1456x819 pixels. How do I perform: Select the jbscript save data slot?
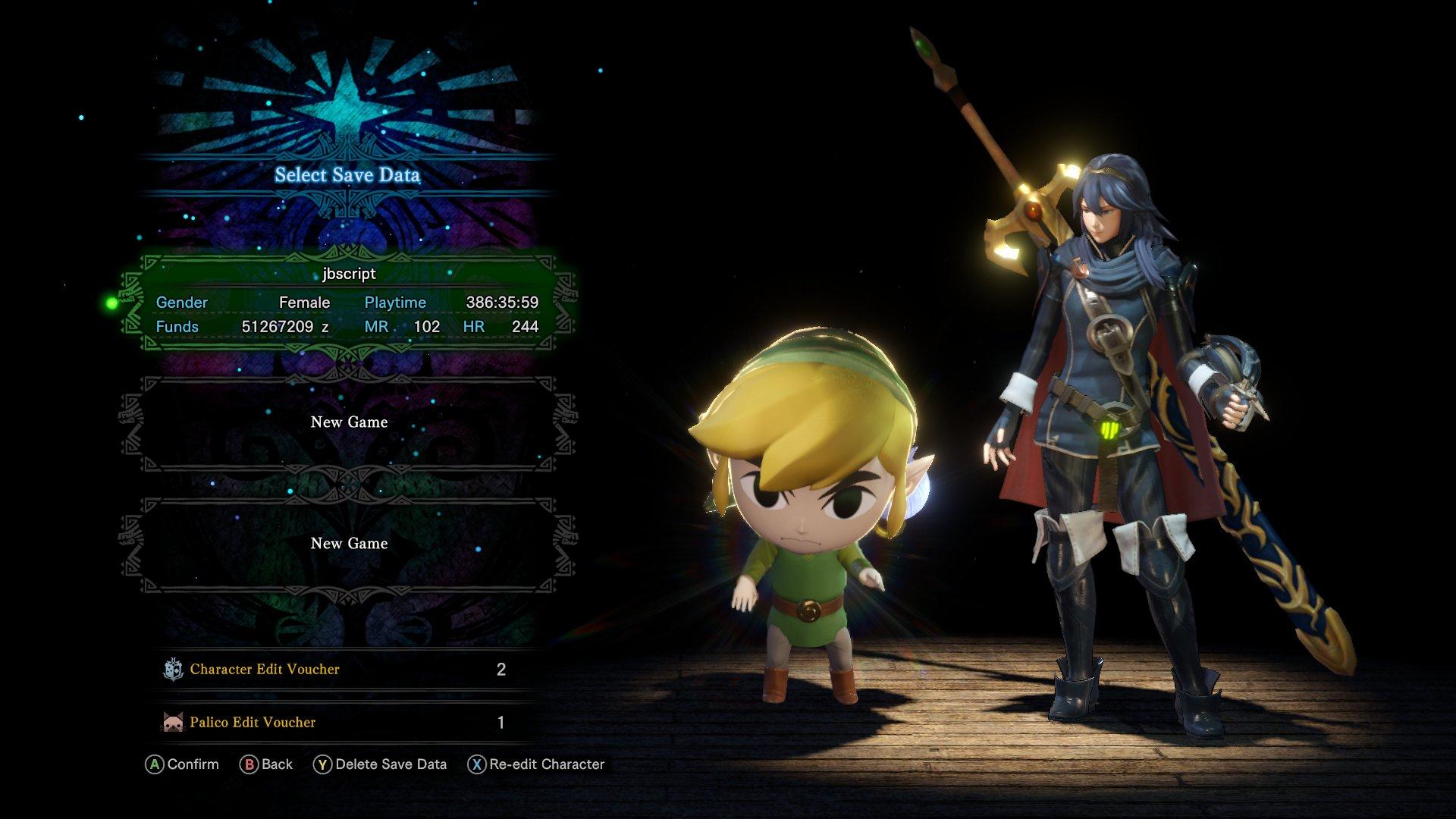[348, 303]
